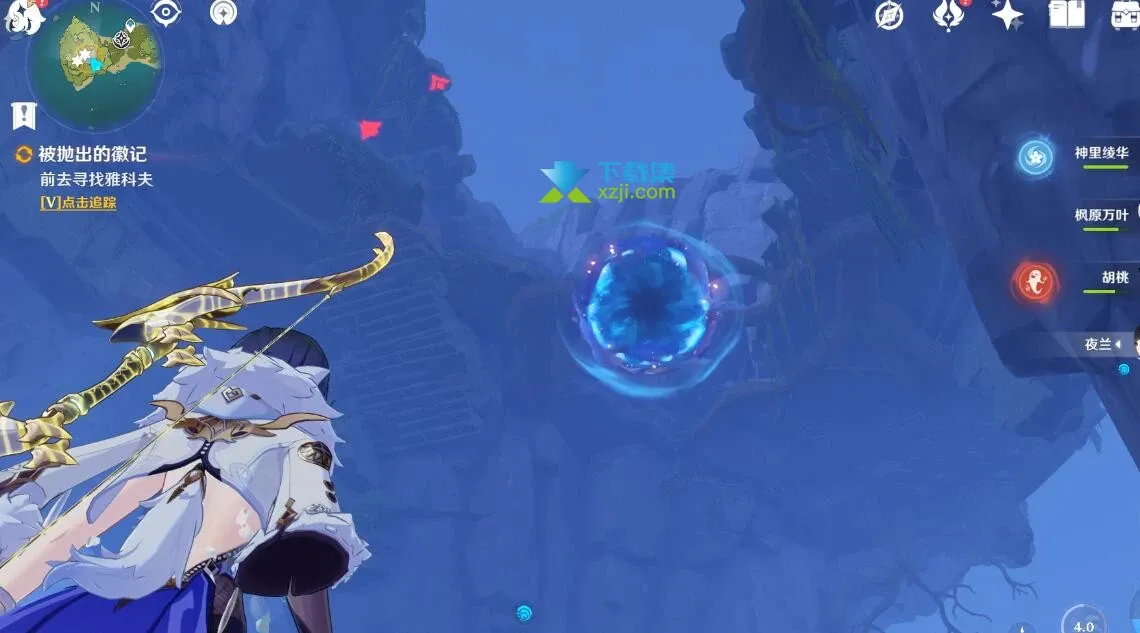Viewport: 1140px width, 633px height.
Task: Open the winged Battle Pass icon
Action: coord(947,14)
